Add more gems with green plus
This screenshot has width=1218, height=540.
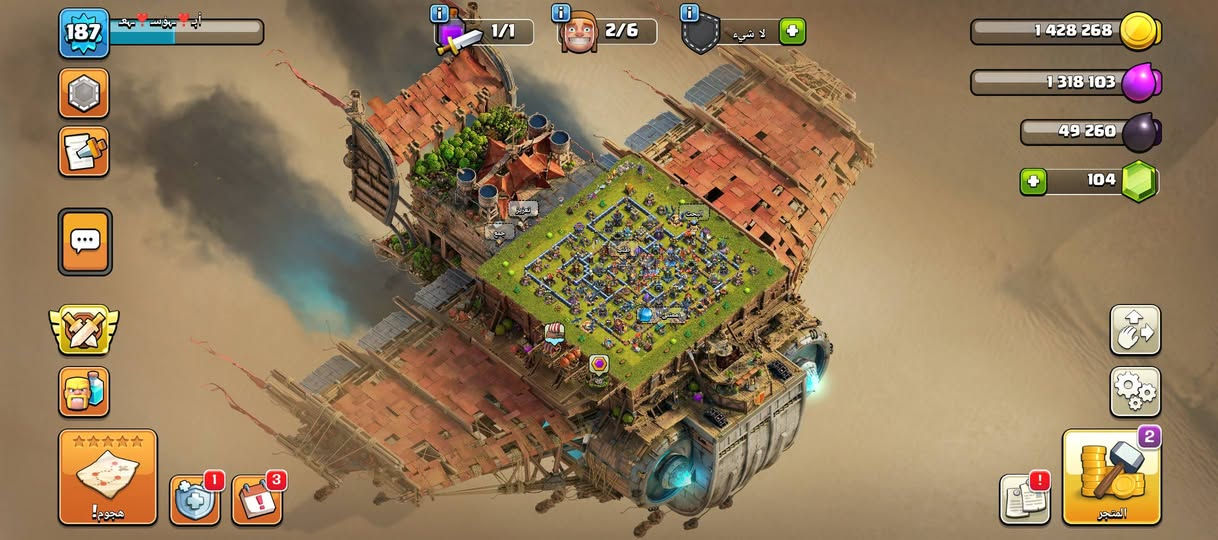tap(1033, 181)
